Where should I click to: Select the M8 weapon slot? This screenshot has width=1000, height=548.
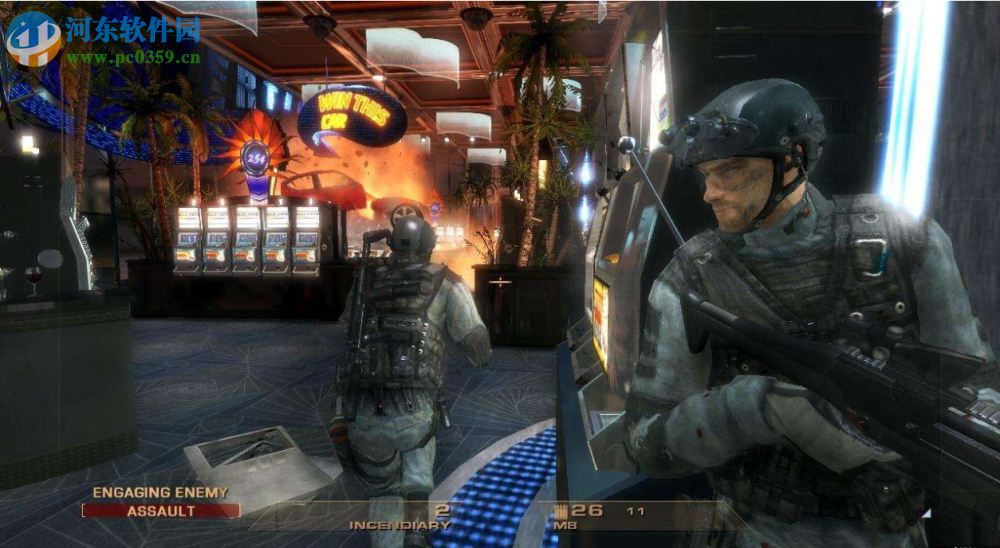pyautogui.click(x=567, y=525)
